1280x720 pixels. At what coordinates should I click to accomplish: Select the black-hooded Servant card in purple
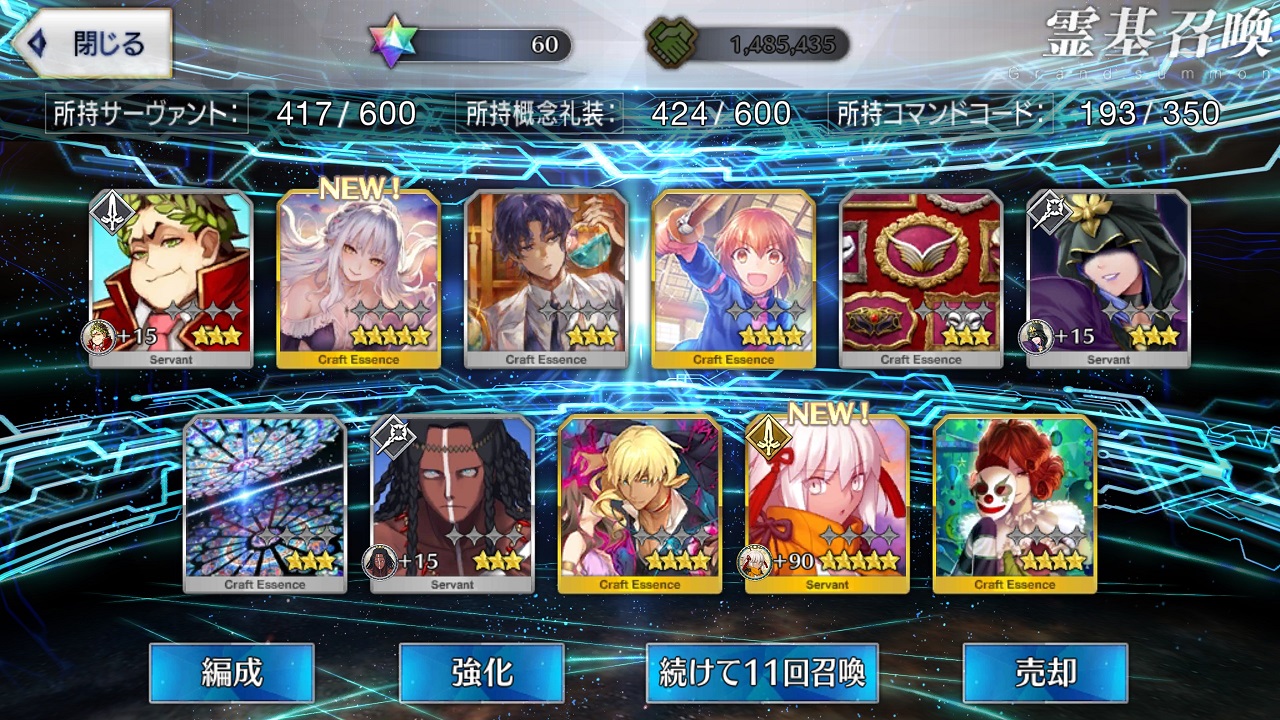click(1108, 278)
